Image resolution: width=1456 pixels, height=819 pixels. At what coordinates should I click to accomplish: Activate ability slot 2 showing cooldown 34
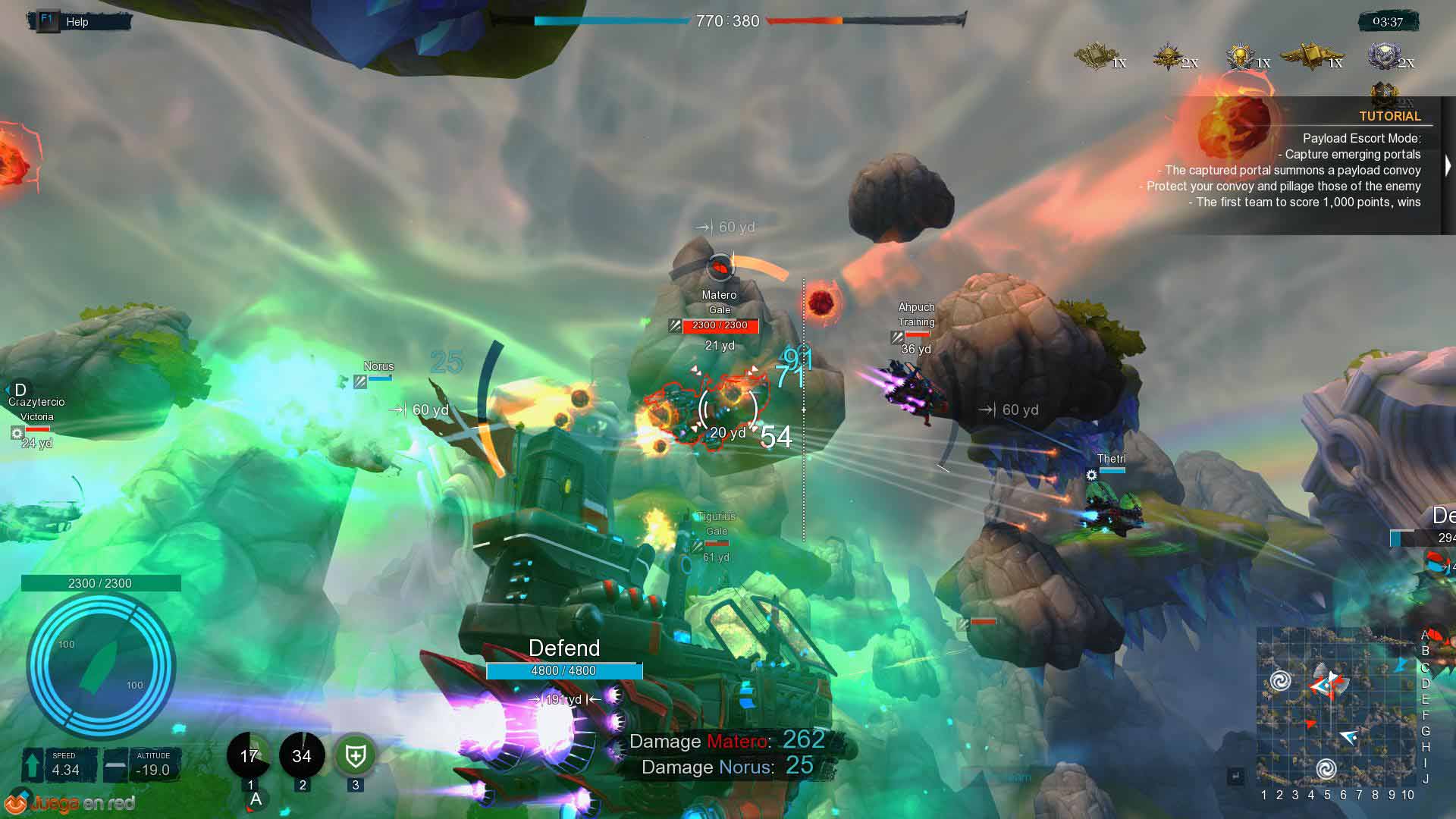(x=302, y=755)
